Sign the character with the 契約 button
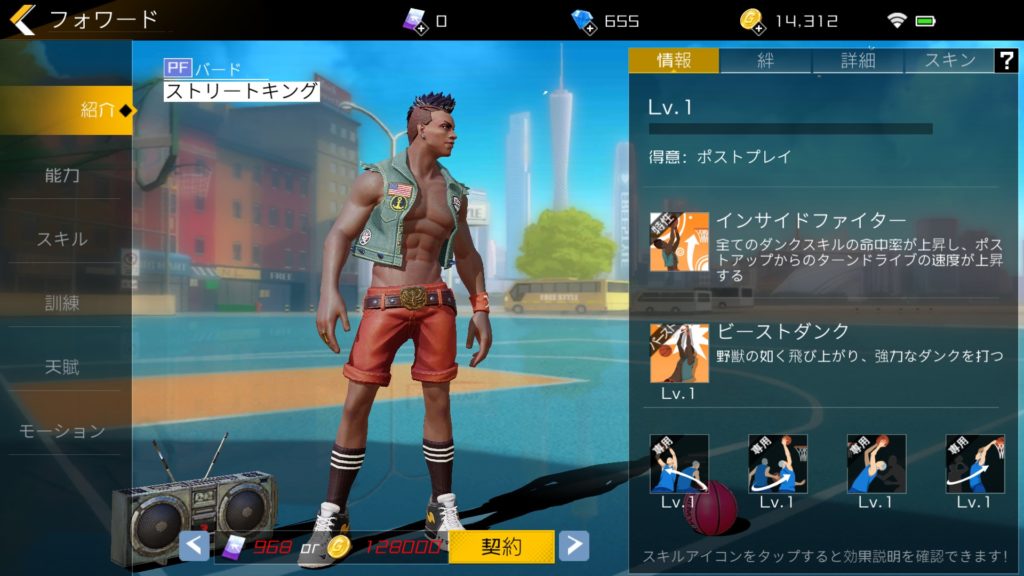The image size is (1024, 576). [x=501, y=546]
